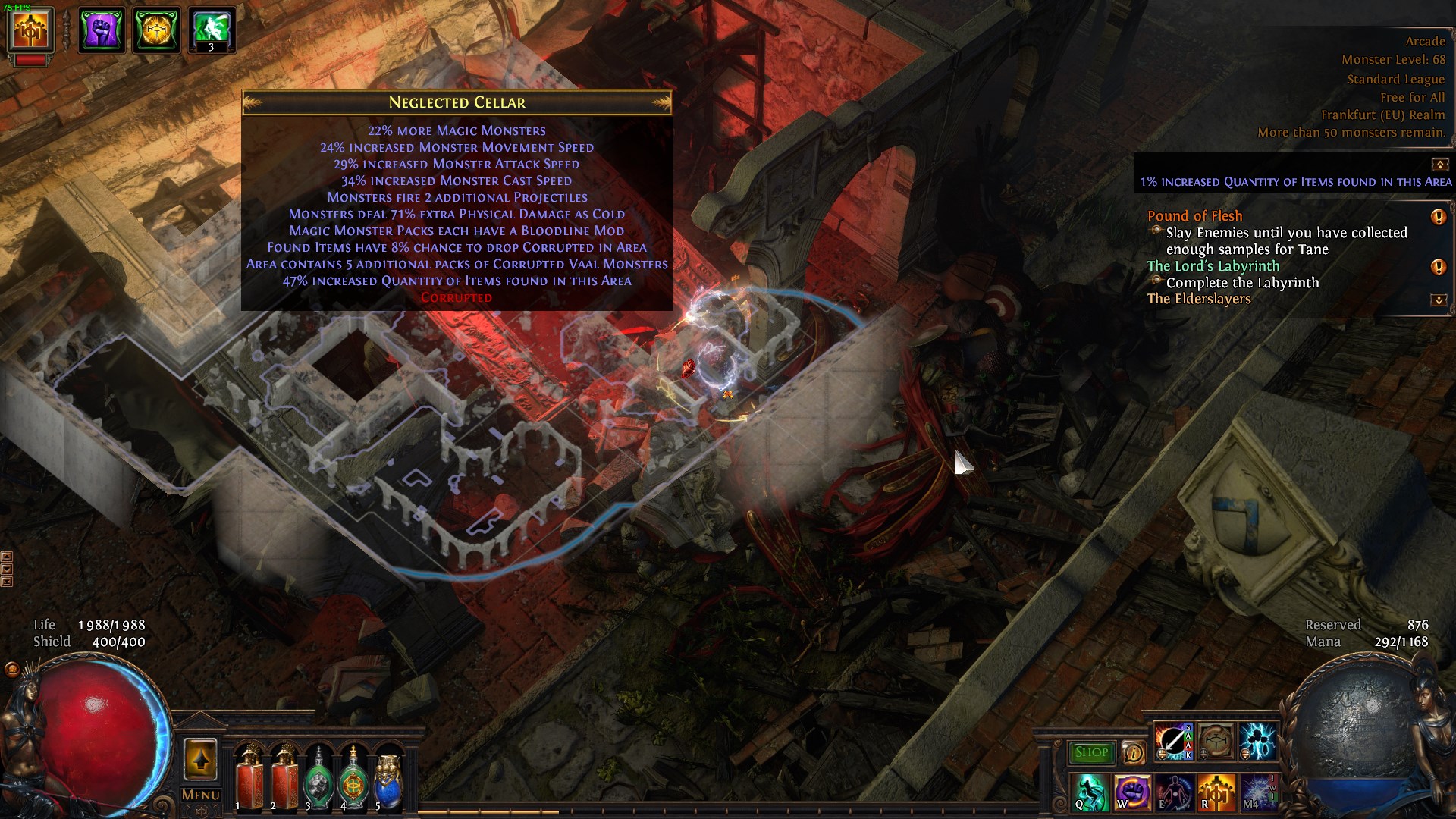Use the second red life flask
This screenshot has height=819, width=1456.
[284, 777]
